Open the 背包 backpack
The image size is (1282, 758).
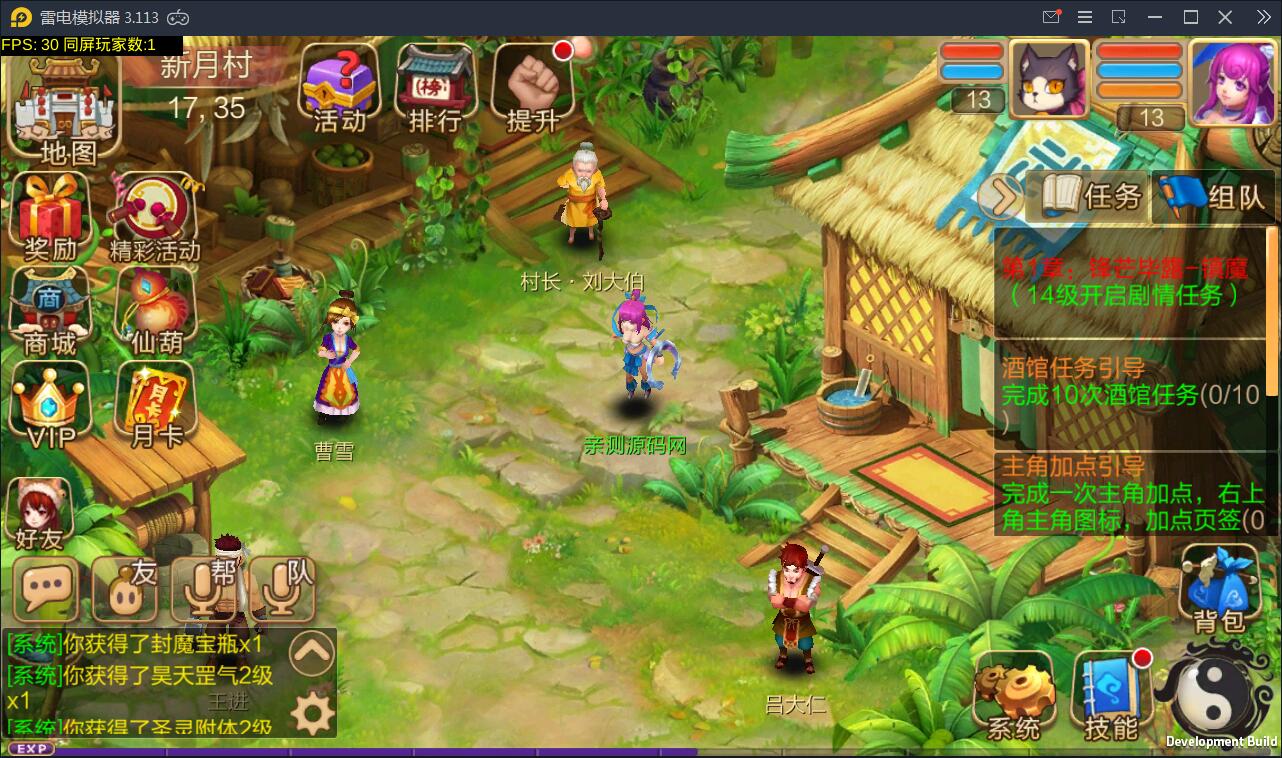click(x=1219, y=590)
